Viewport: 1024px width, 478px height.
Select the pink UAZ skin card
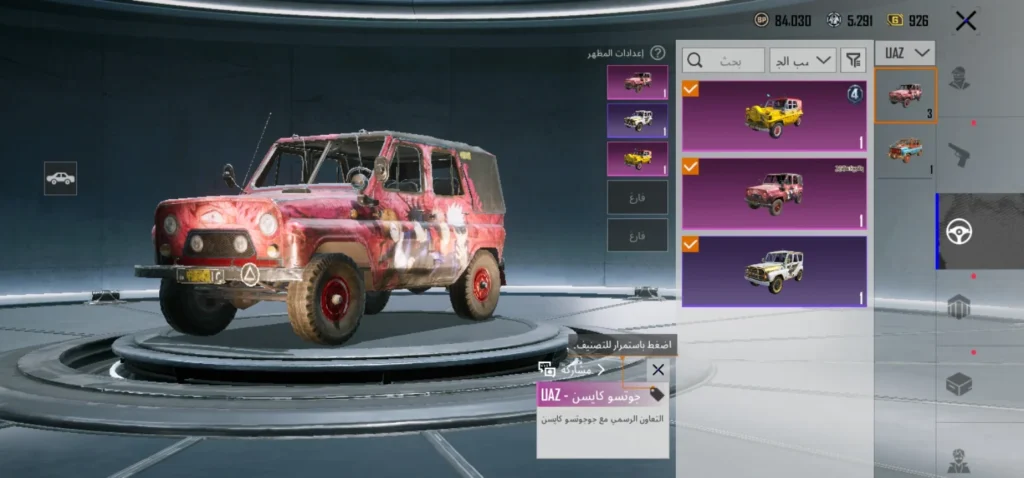(x=774, y=193)
